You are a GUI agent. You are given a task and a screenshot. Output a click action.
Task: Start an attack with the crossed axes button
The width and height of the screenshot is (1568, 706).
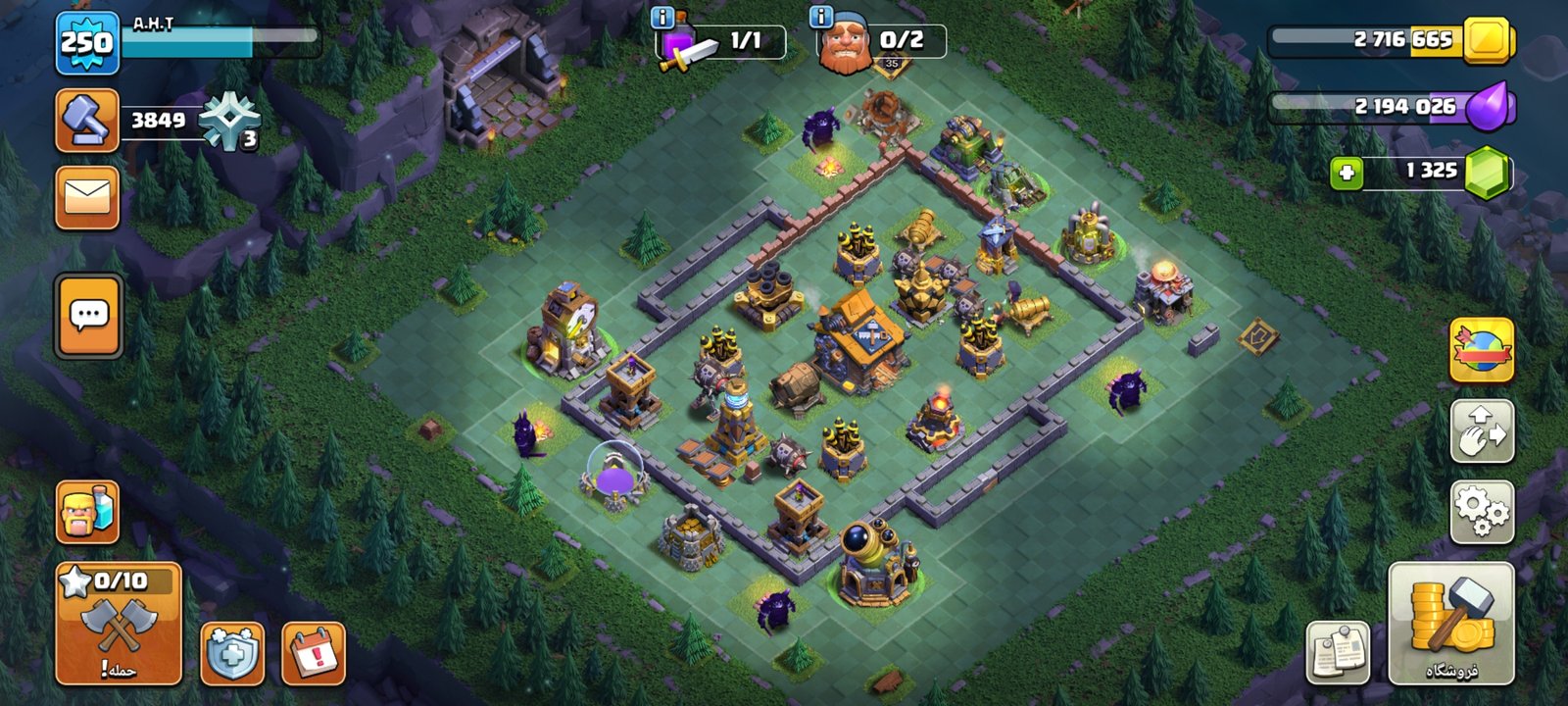(x=119, y=624)
